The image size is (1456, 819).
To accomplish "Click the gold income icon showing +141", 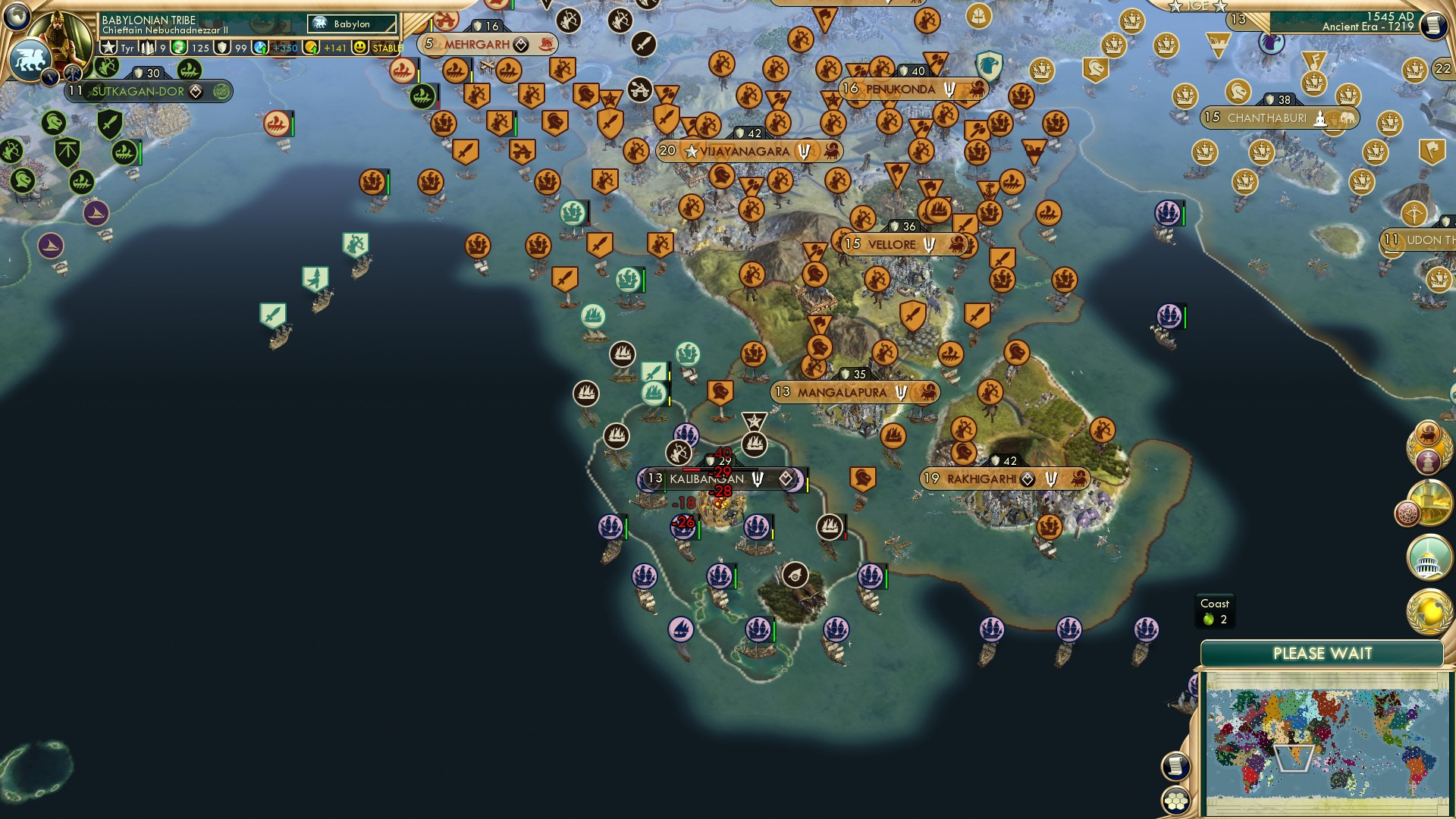I will (312, 47).
